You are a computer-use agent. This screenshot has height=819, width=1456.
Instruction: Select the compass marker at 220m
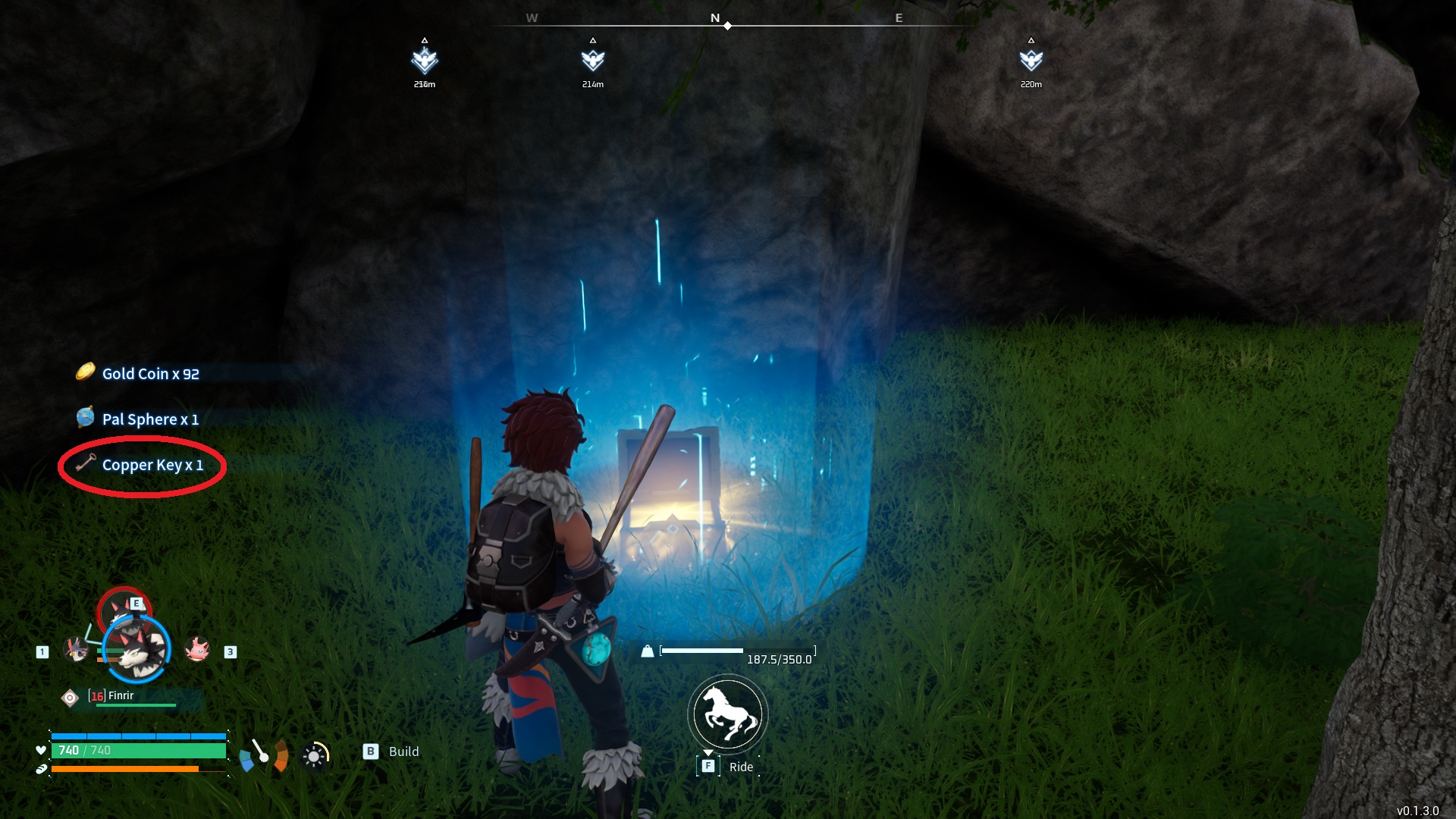(x=1031, y=61)
